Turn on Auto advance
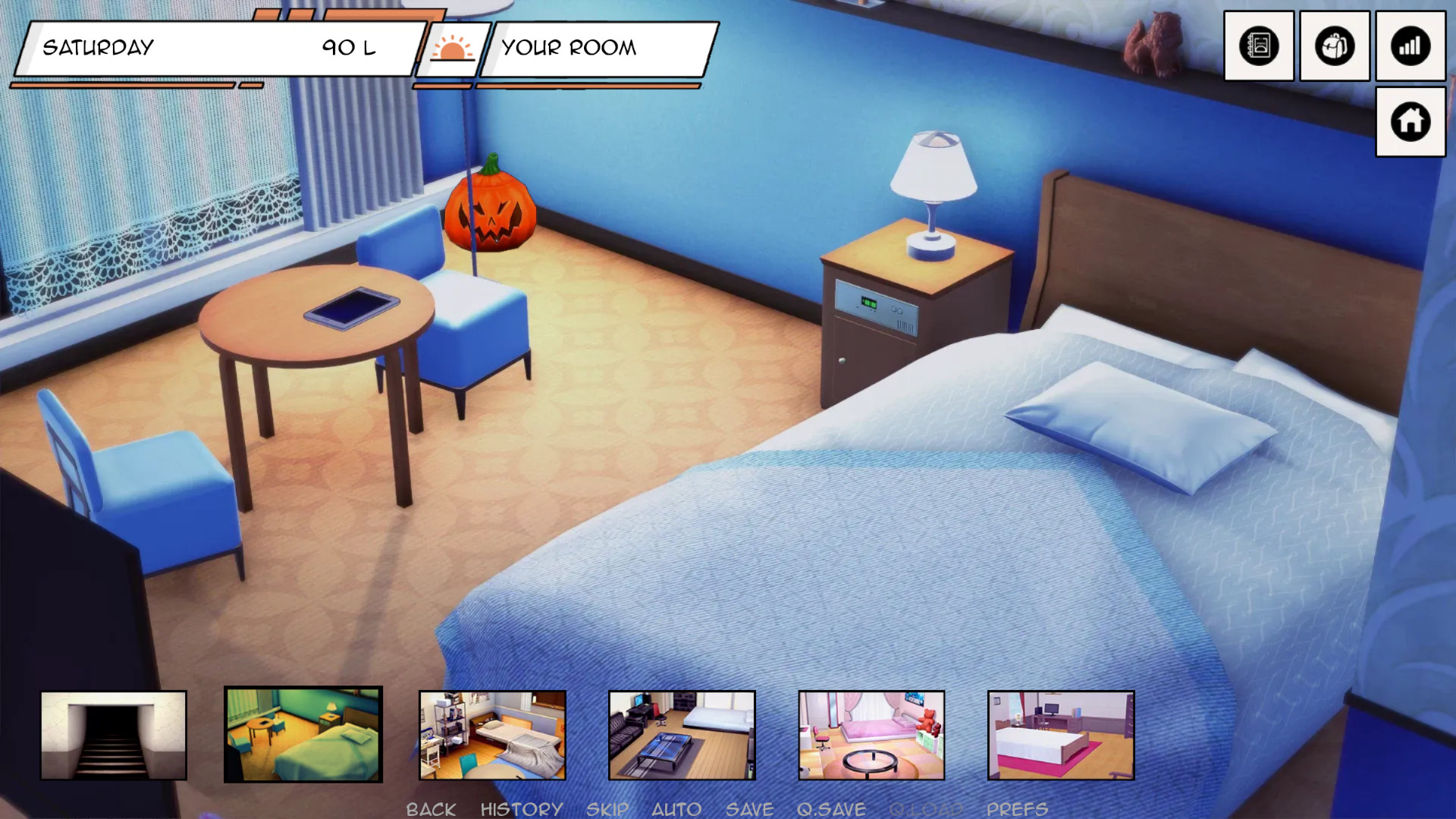The height and width of the screenshot is (819, 1456). click(x=676, y=809)
